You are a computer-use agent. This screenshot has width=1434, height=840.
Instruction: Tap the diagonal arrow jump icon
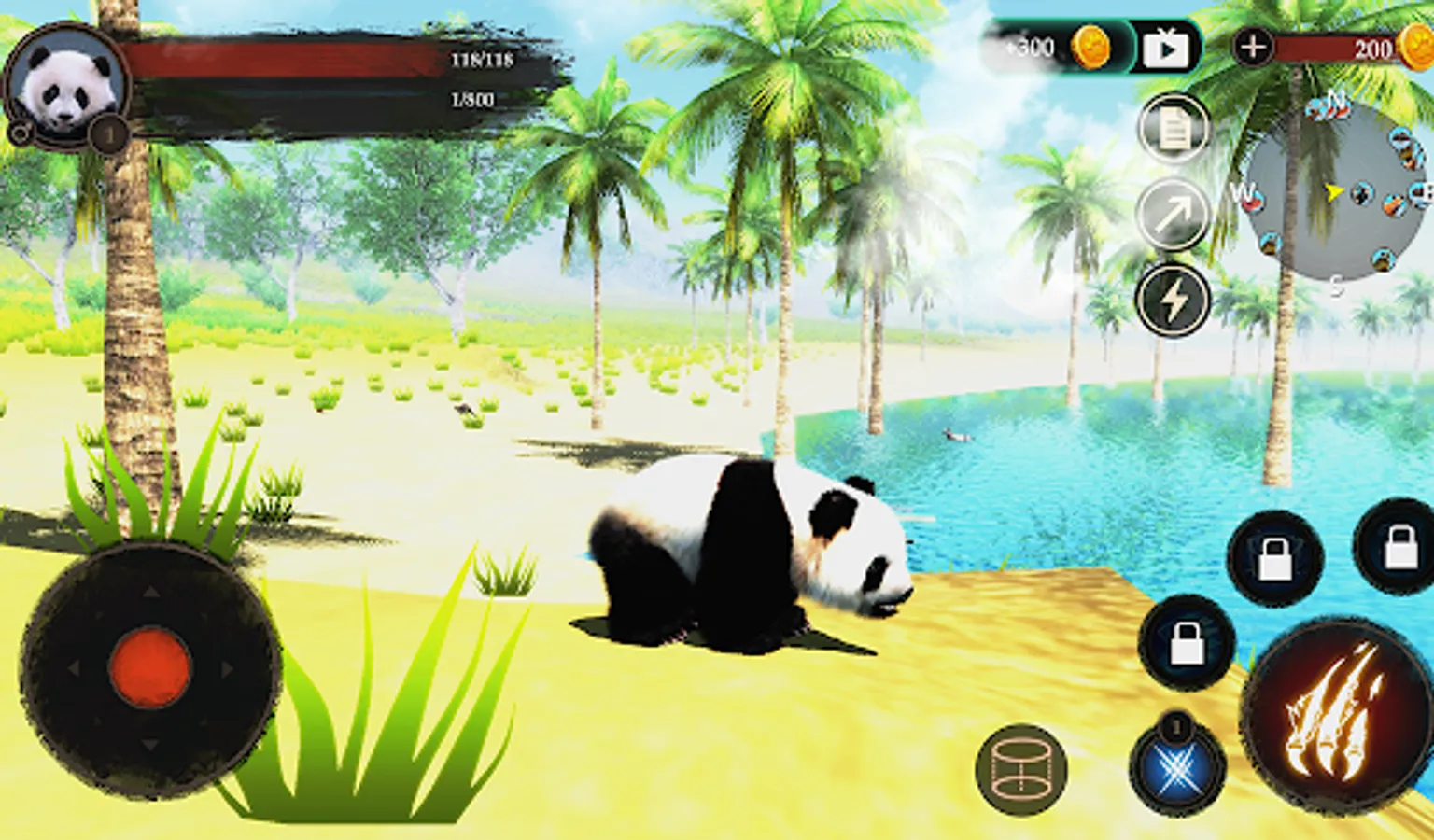coord(1174,214)
